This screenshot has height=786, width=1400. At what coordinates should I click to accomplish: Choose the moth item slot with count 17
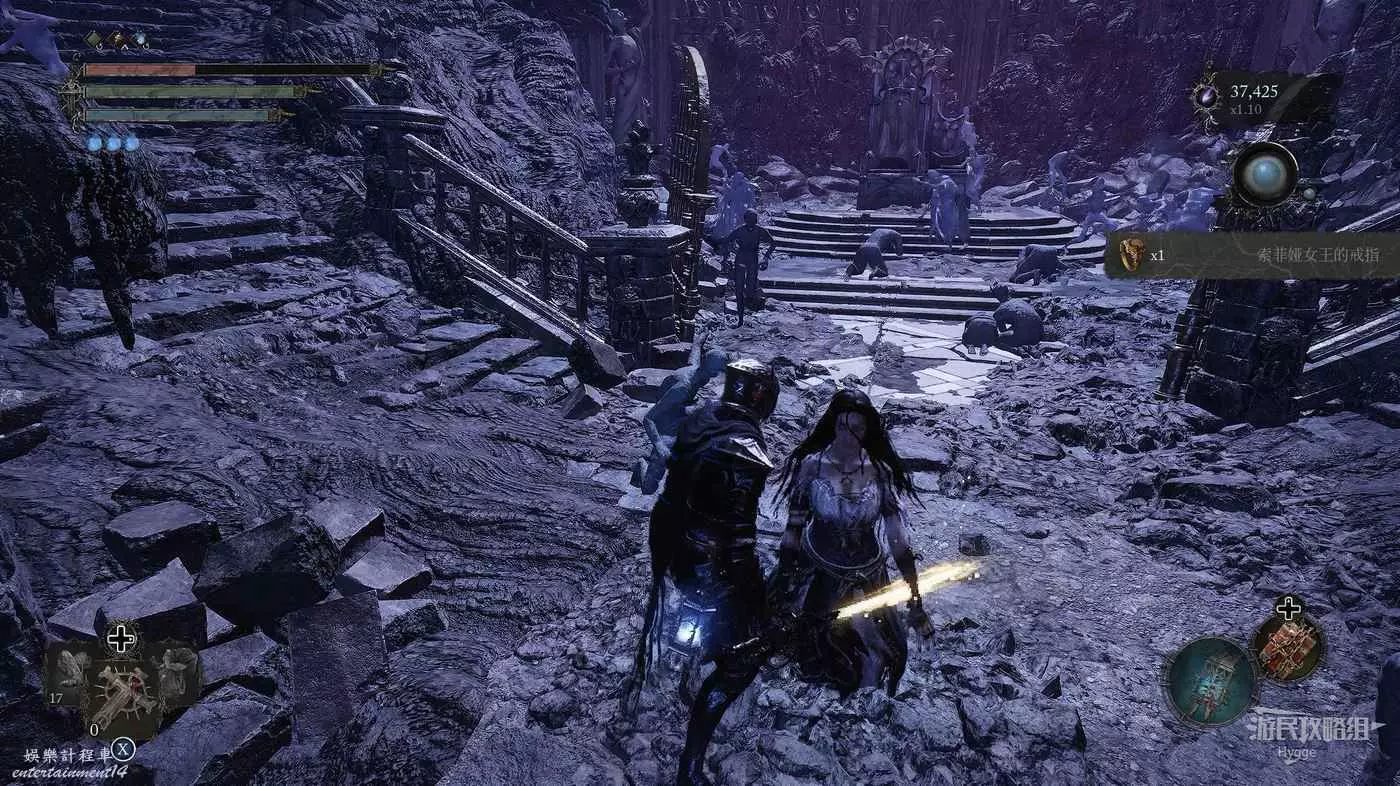[71, 671]
